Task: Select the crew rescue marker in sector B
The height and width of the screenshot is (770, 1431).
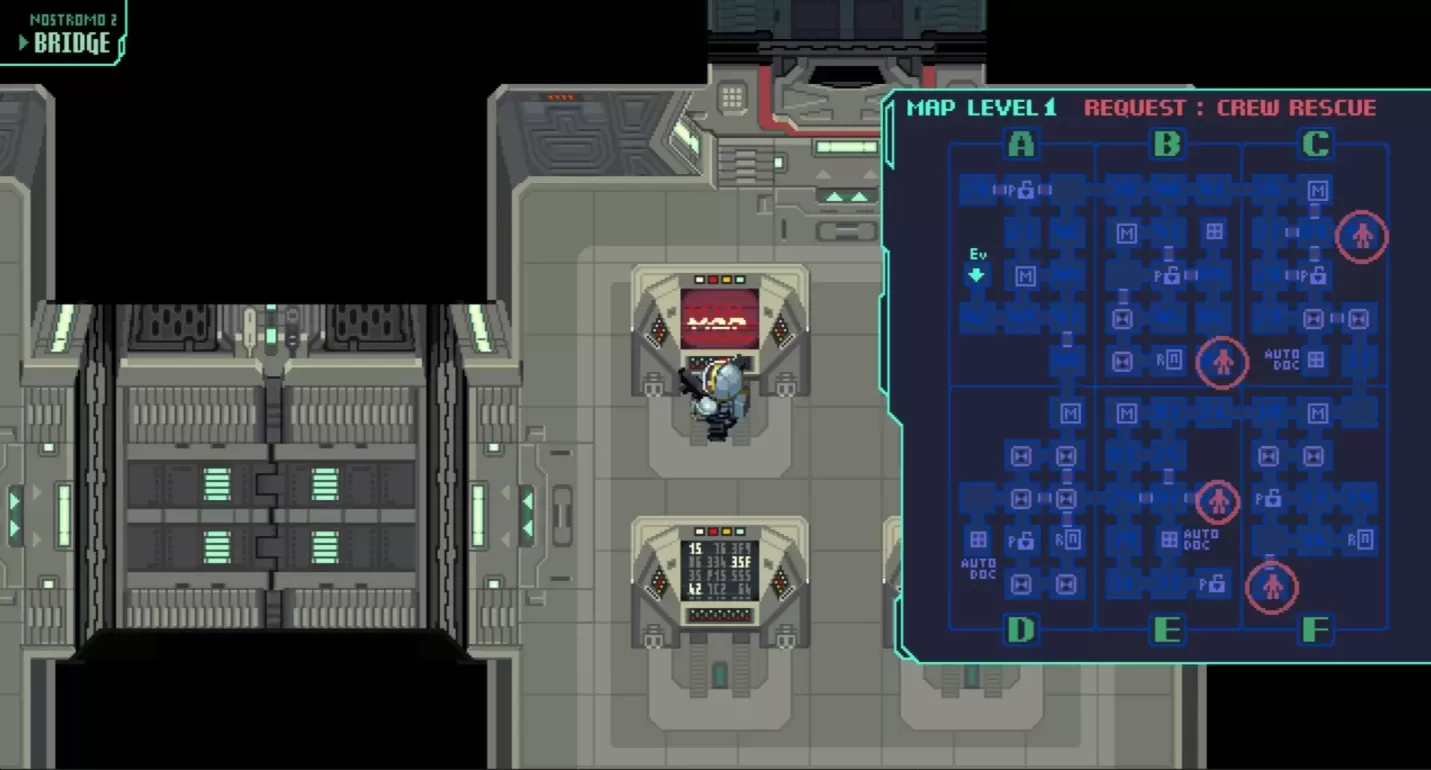Action: pyautogui.click(x=1222, y=362)
